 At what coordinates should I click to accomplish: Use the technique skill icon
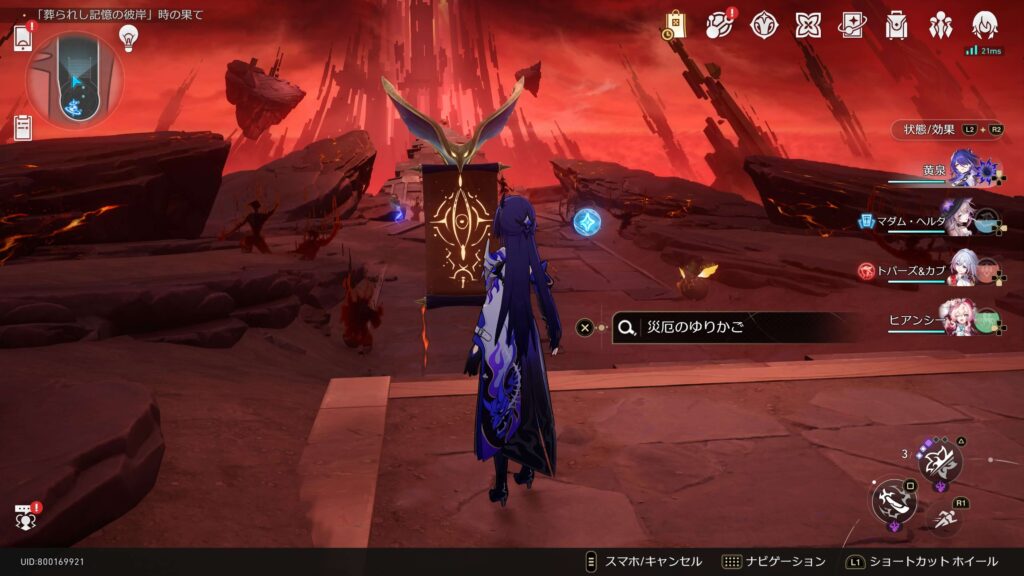pyautogui.click(x=940, y=460)
